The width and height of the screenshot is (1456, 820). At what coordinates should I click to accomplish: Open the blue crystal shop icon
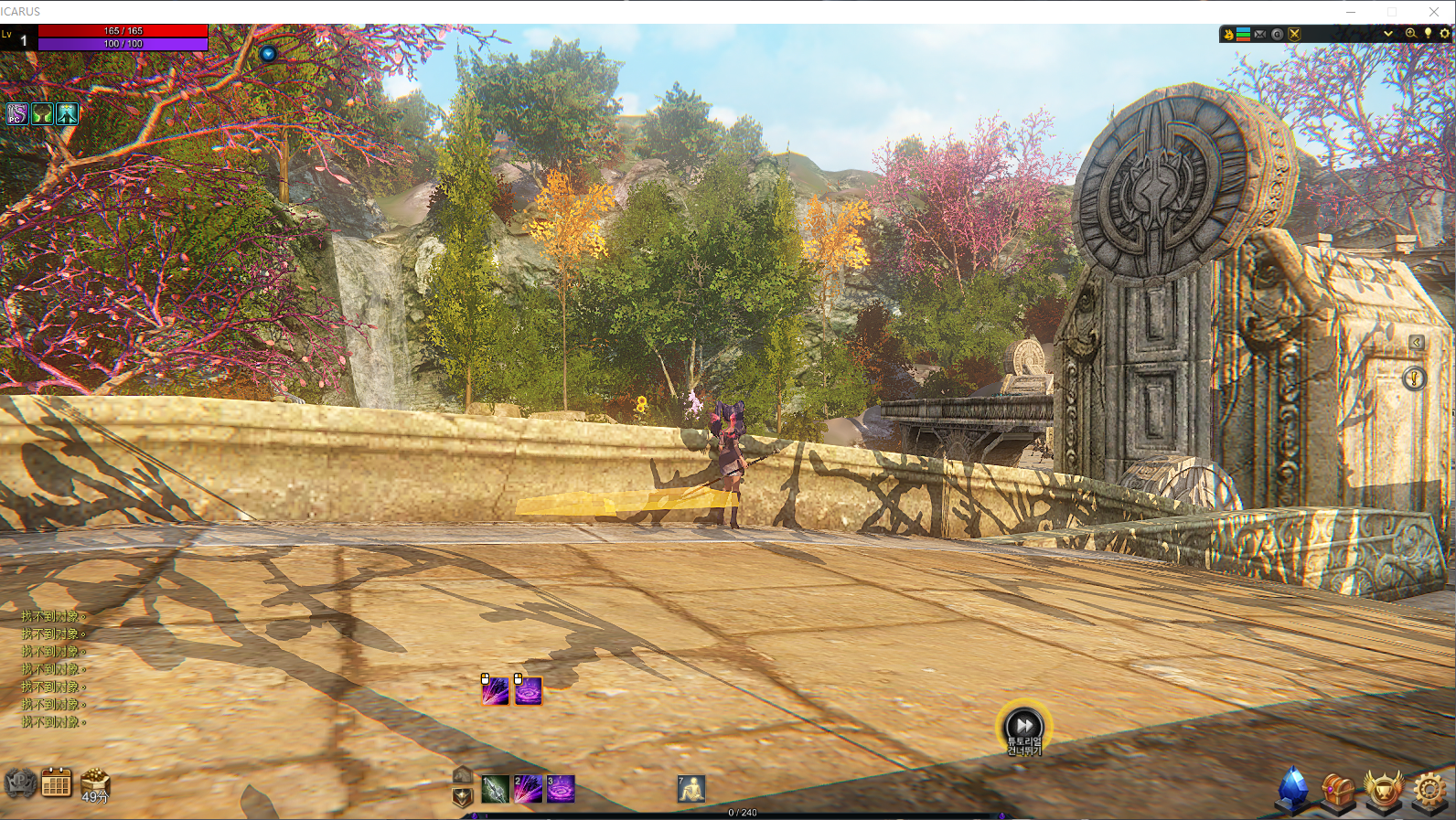pos(1293,788)
